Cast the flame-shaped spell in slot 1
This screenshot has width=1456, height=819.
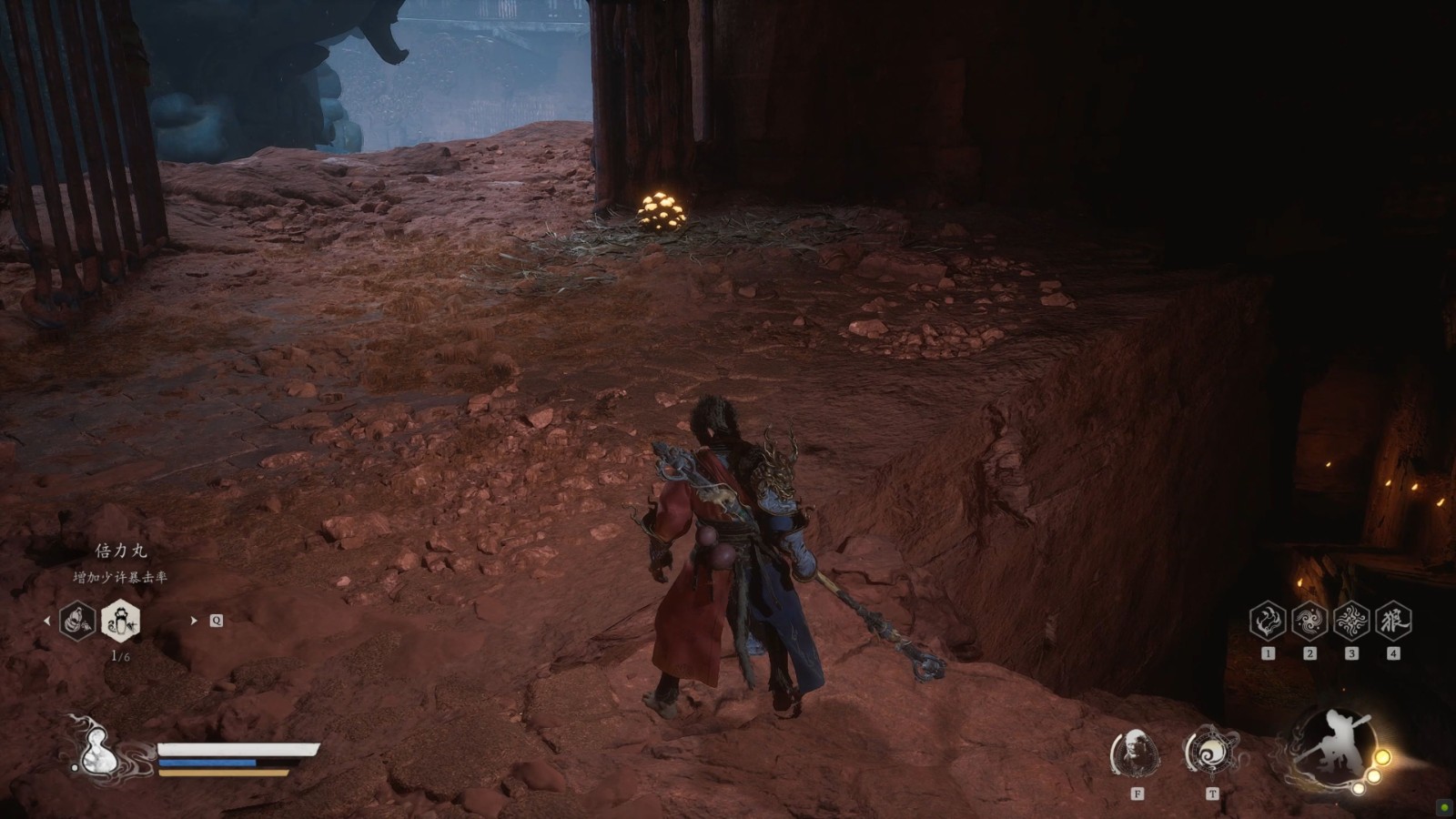click(x=1268, y=621)
